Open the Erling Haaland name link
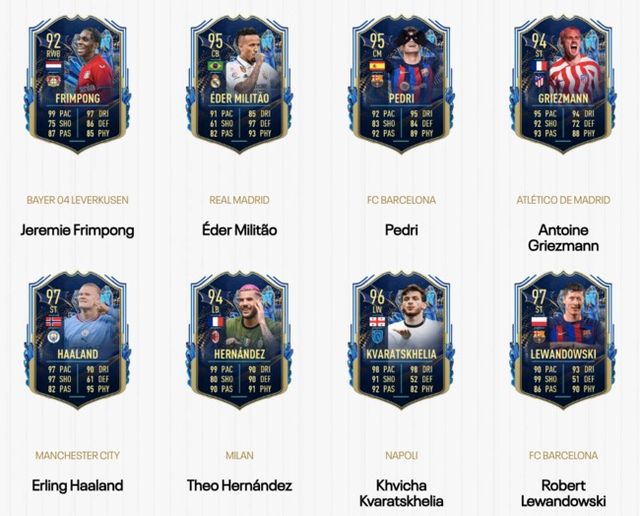Viewport: 640px width, 516px height. [78, 486]
